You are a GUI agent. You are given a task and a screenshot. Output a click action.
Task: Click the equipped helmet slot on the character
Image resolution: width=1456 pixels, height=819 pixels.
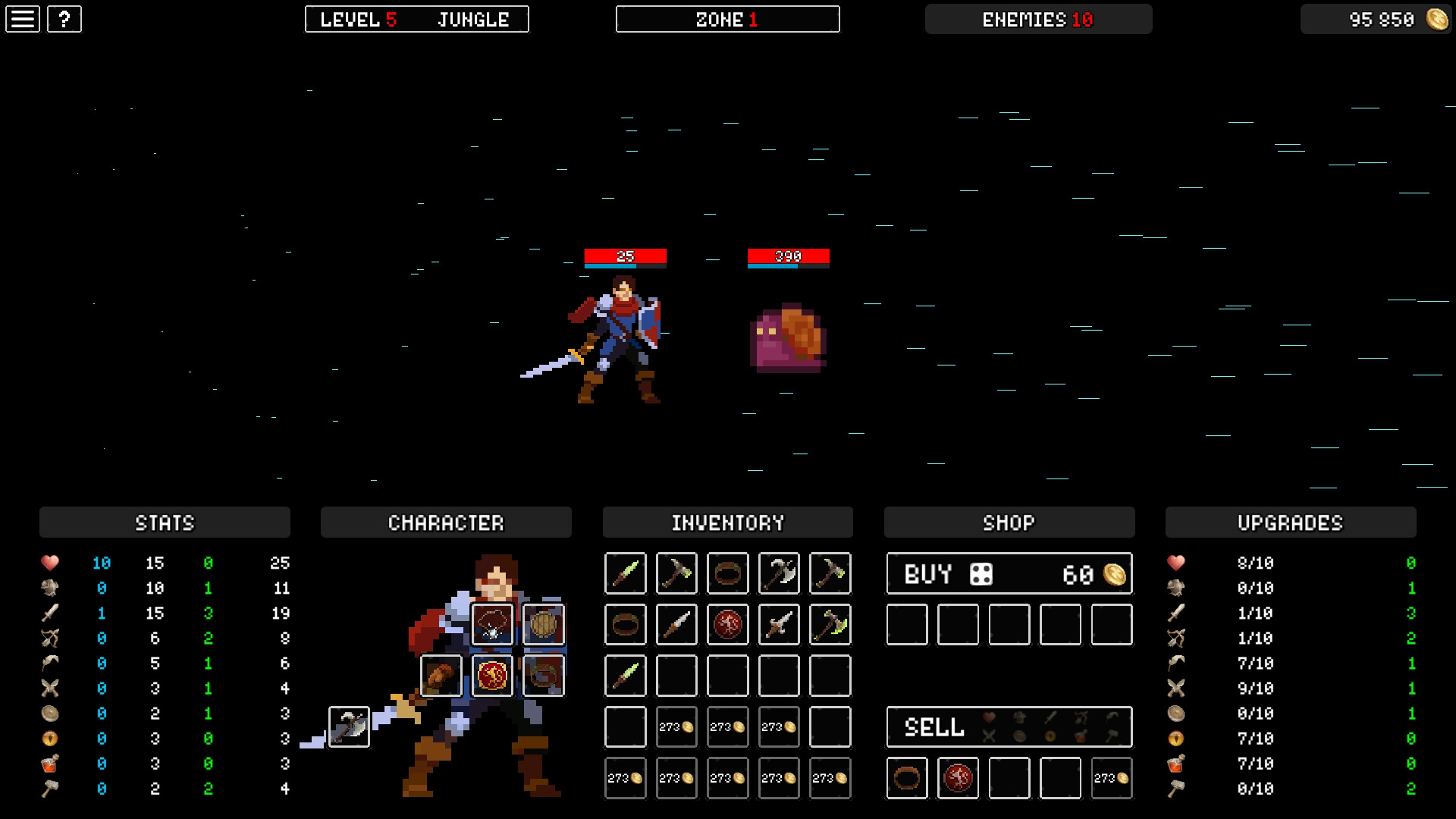[x=492, y=625]
